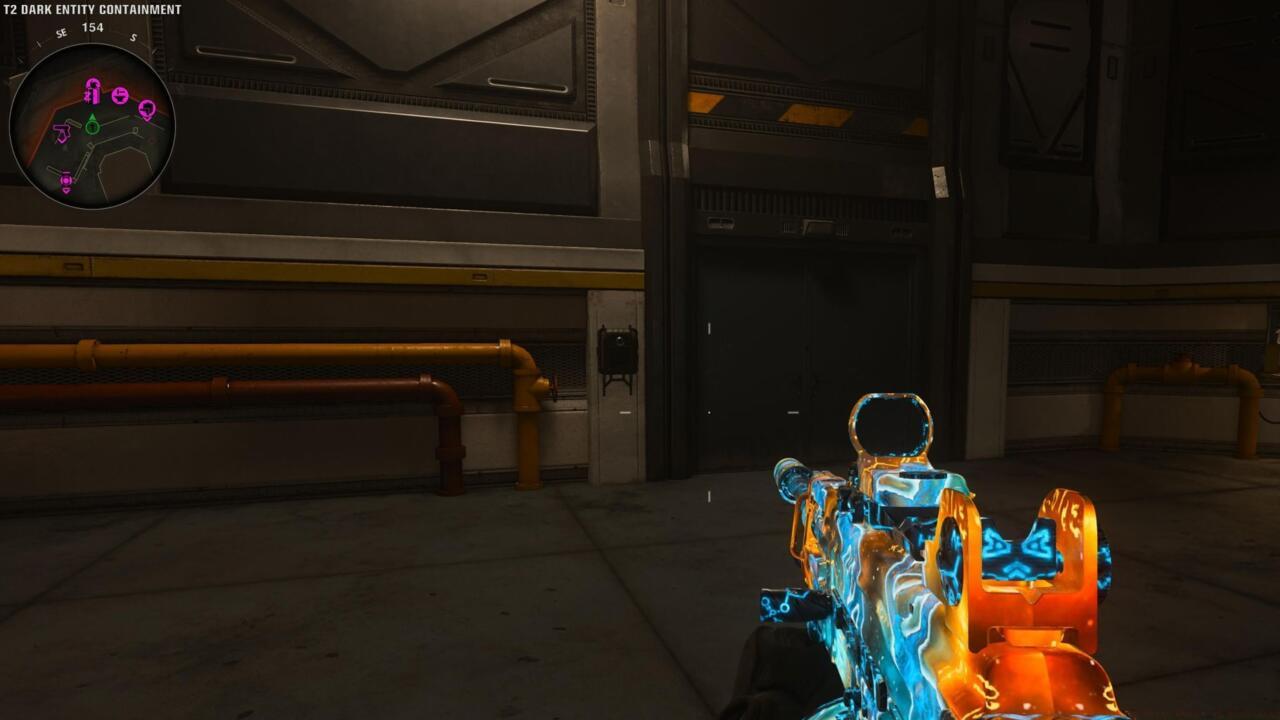The height and width of the screenshot is (720, 1280).
Task: Click the objective marker near the minimap bottom
Action: click(66, 178)
